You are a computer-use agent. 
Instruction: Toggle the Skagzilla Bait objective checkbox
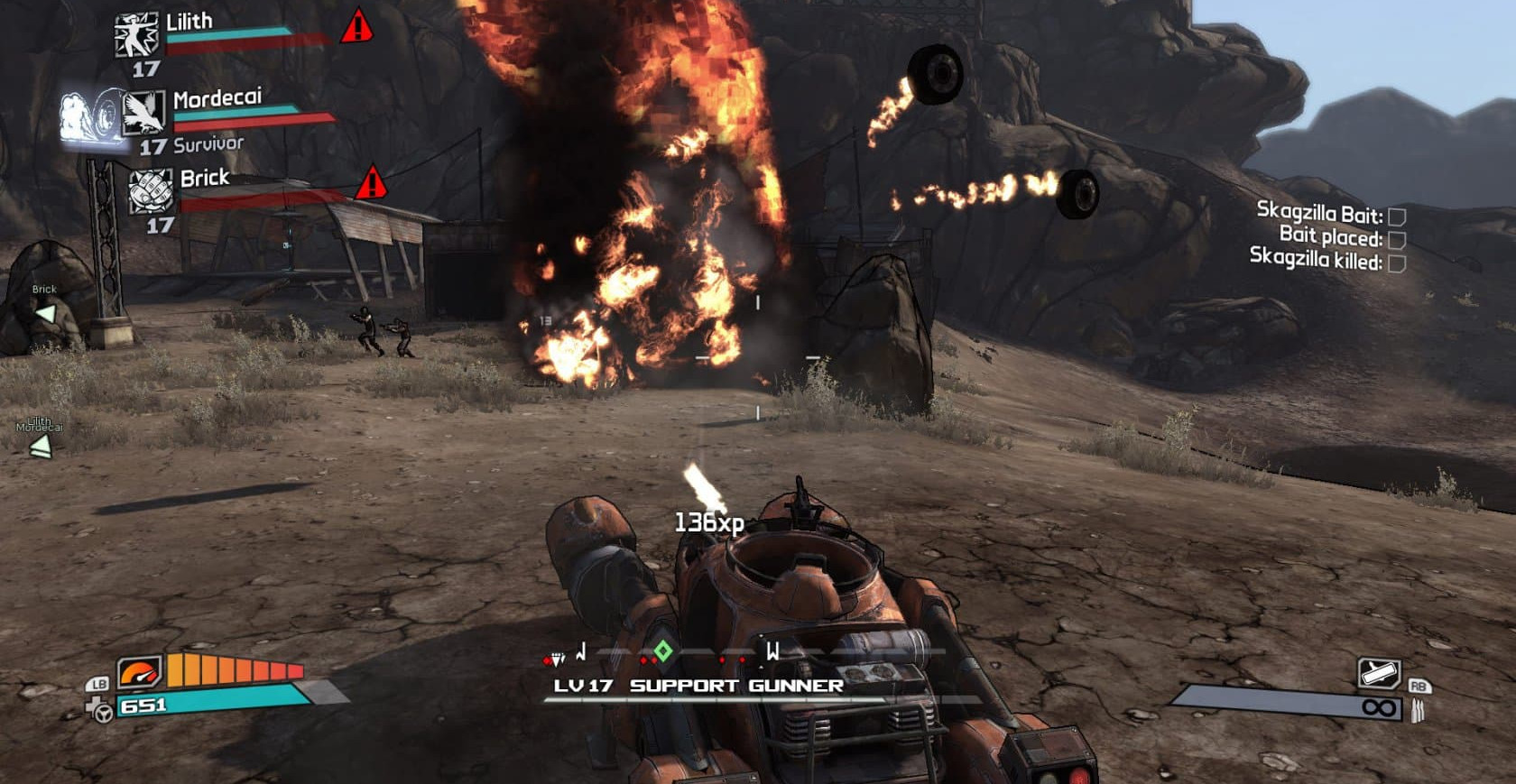pyautogui.click(x=1396, y=217)
